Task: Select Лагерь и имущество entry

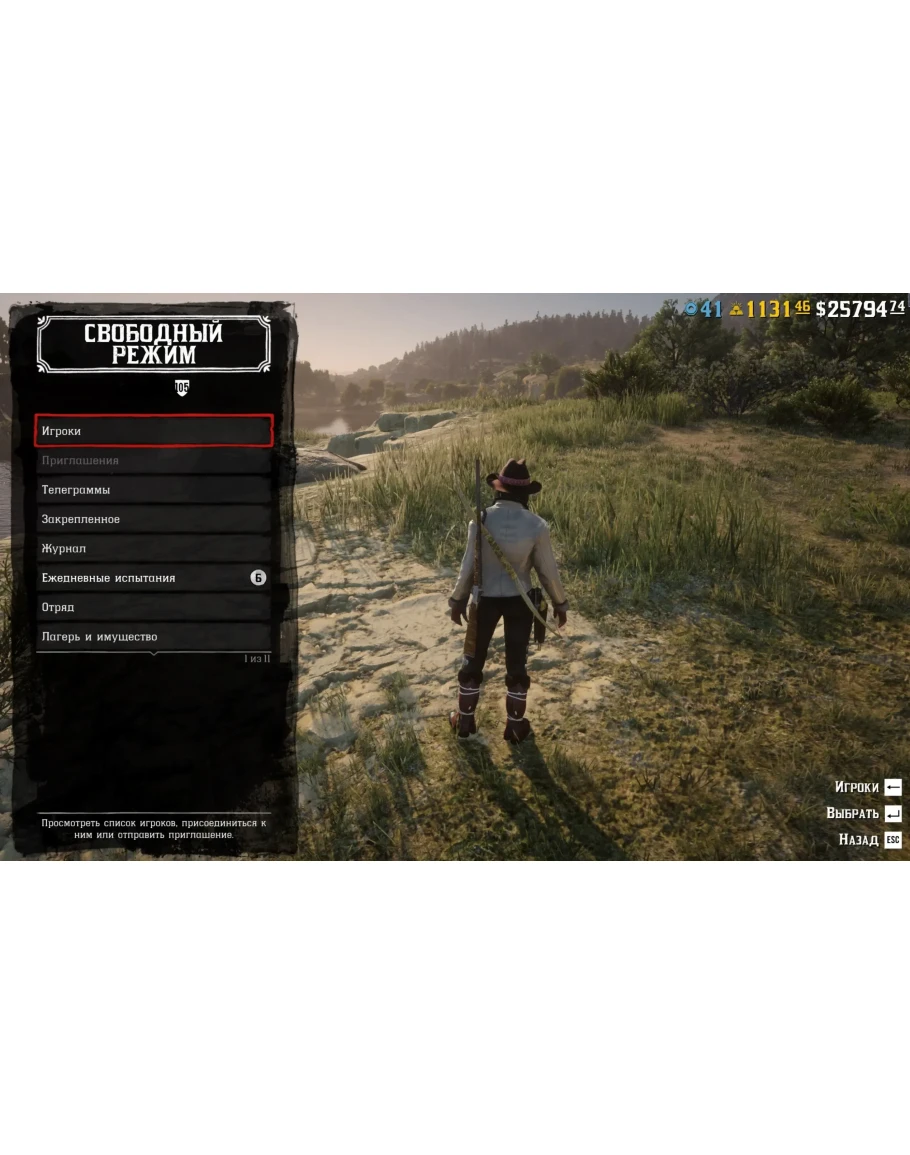Action: 153,637
